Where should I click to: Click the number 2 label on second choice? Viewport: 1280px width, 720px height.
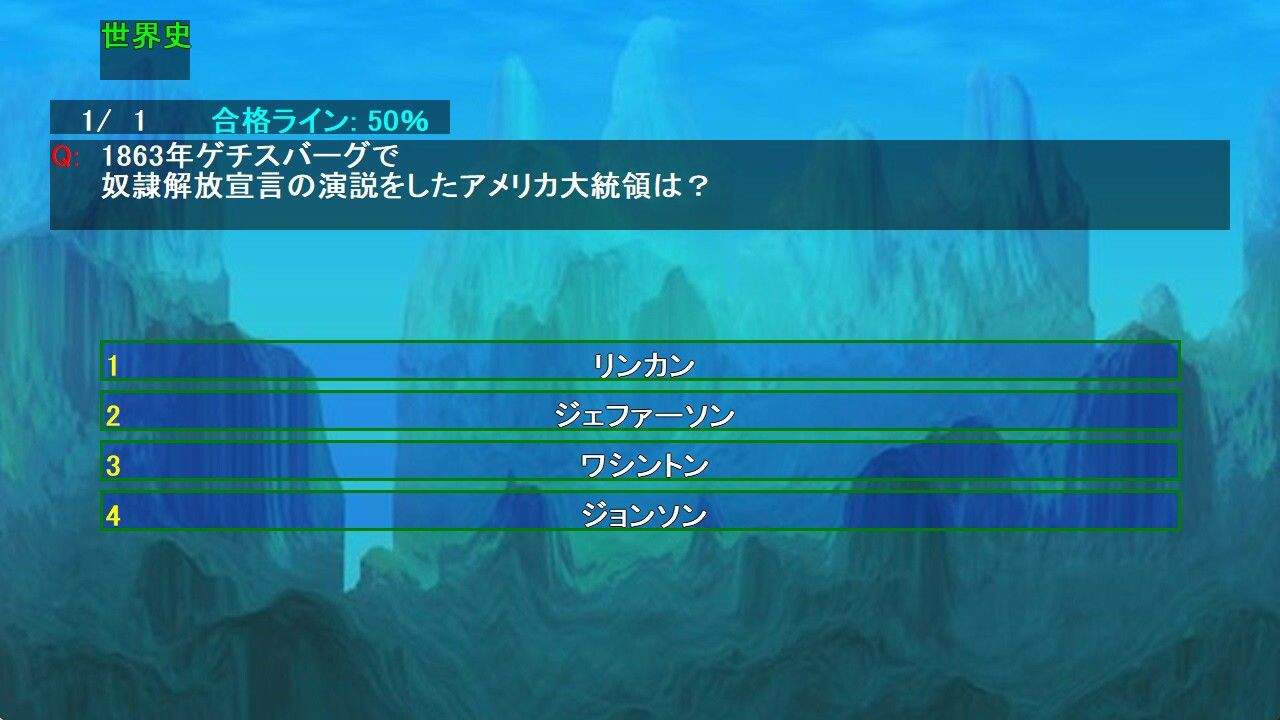pyautogui.click(x=114, y=414)
